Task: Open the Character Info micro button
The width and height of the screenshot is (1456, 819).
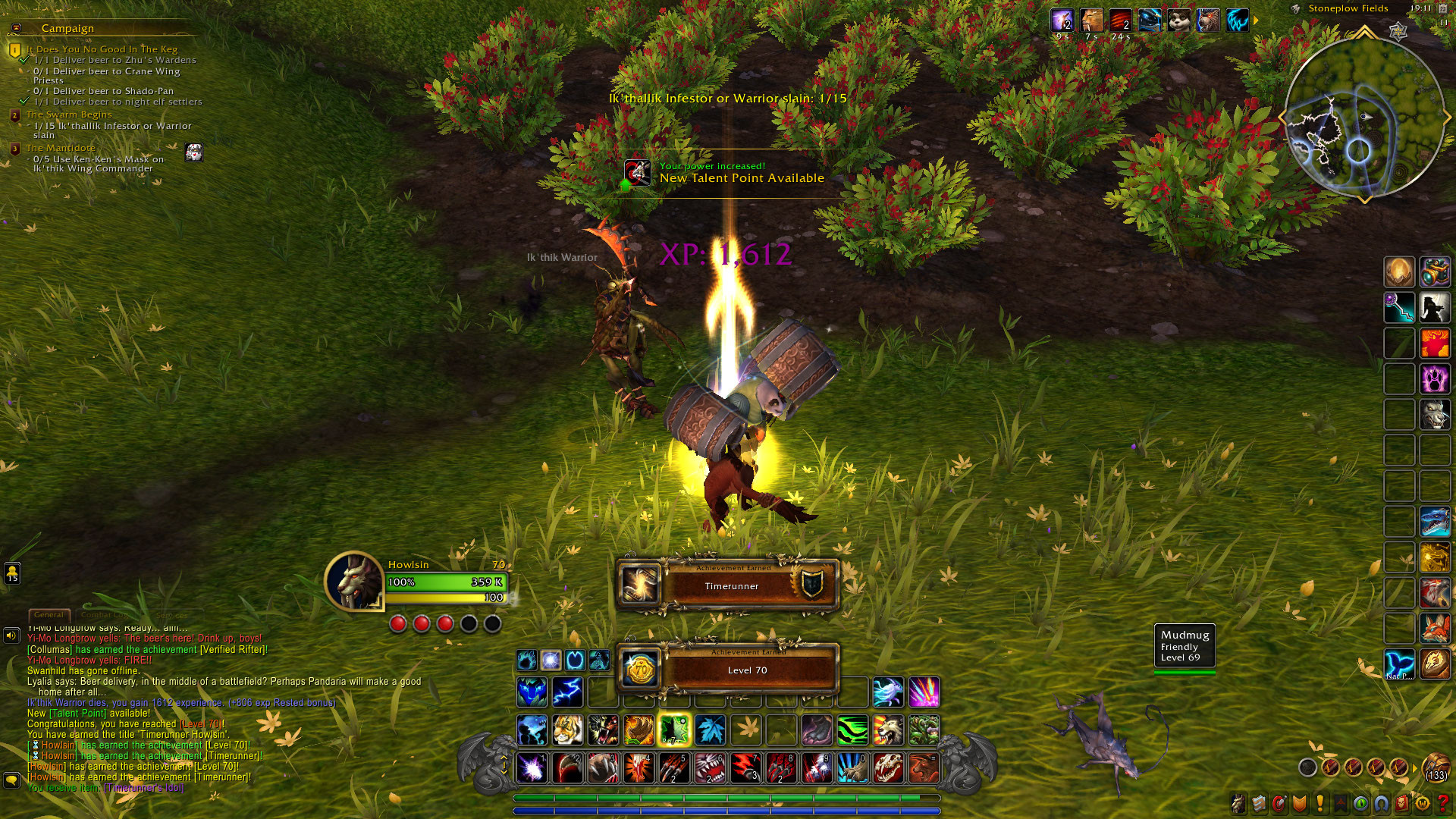Action: click(1238, 803)
